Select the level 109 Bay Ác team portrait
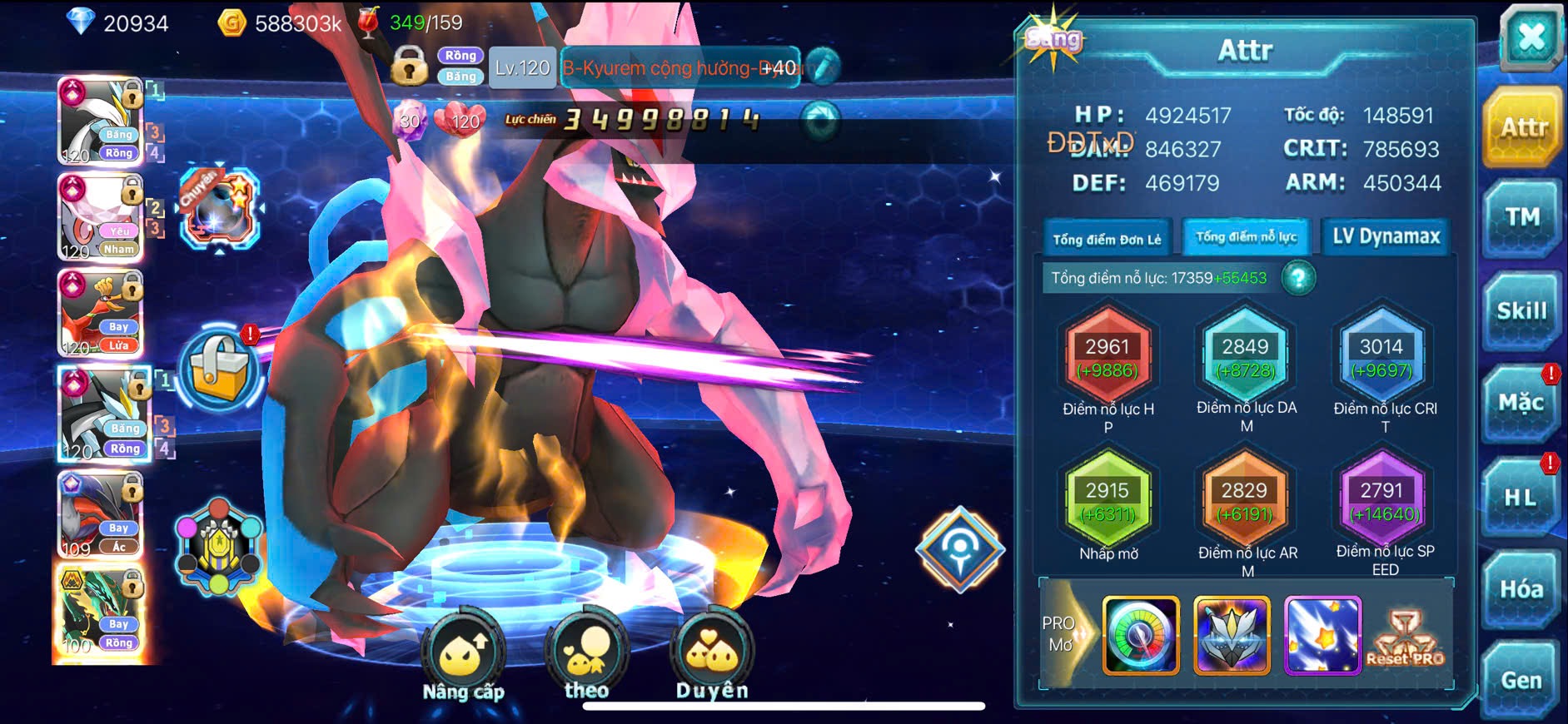The width and height of the screenshot is (1568, 724). pyautogui.click(x=102, y=516)
